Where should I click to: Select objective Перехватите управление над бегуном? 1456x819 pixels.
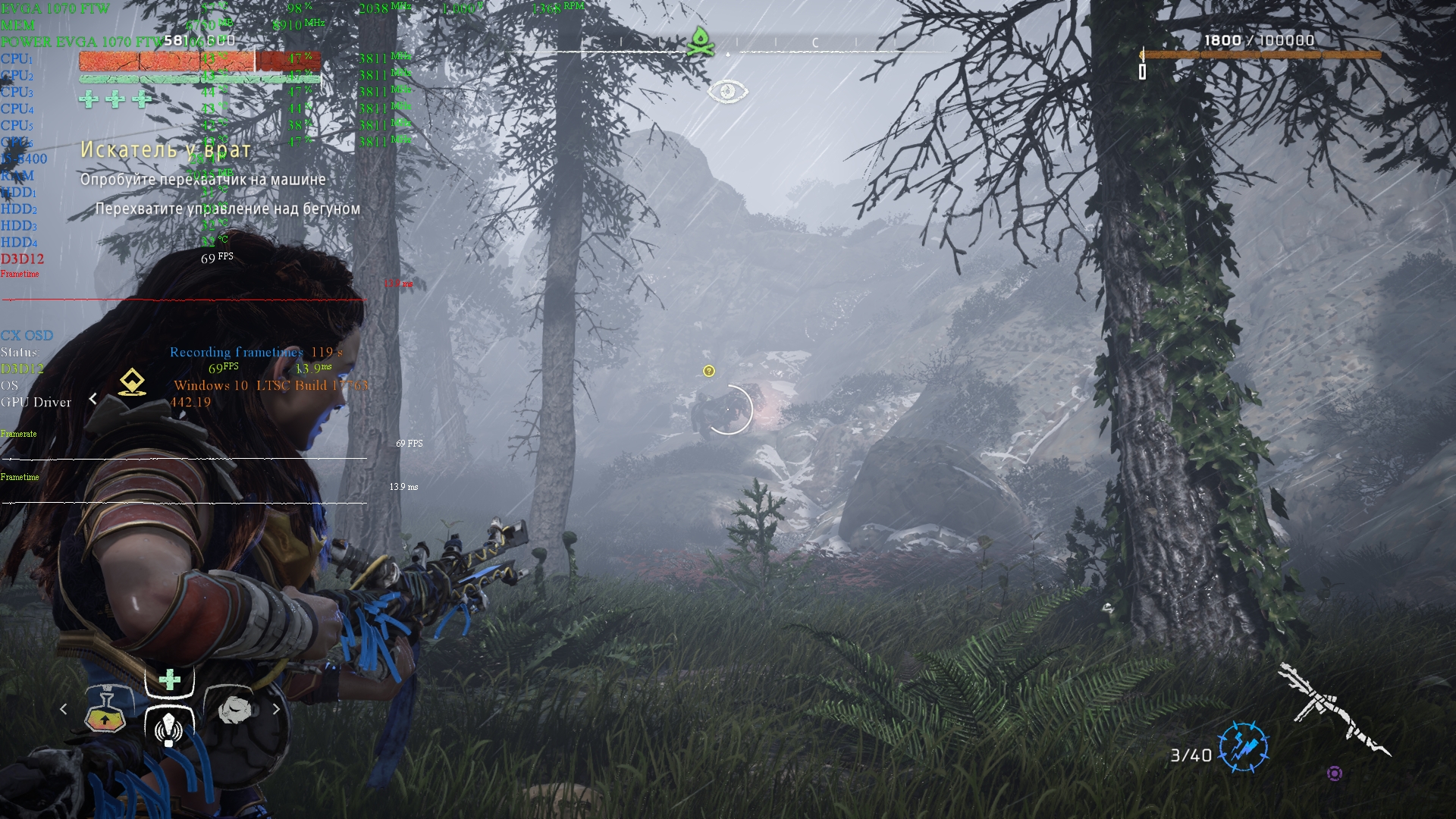227,209
